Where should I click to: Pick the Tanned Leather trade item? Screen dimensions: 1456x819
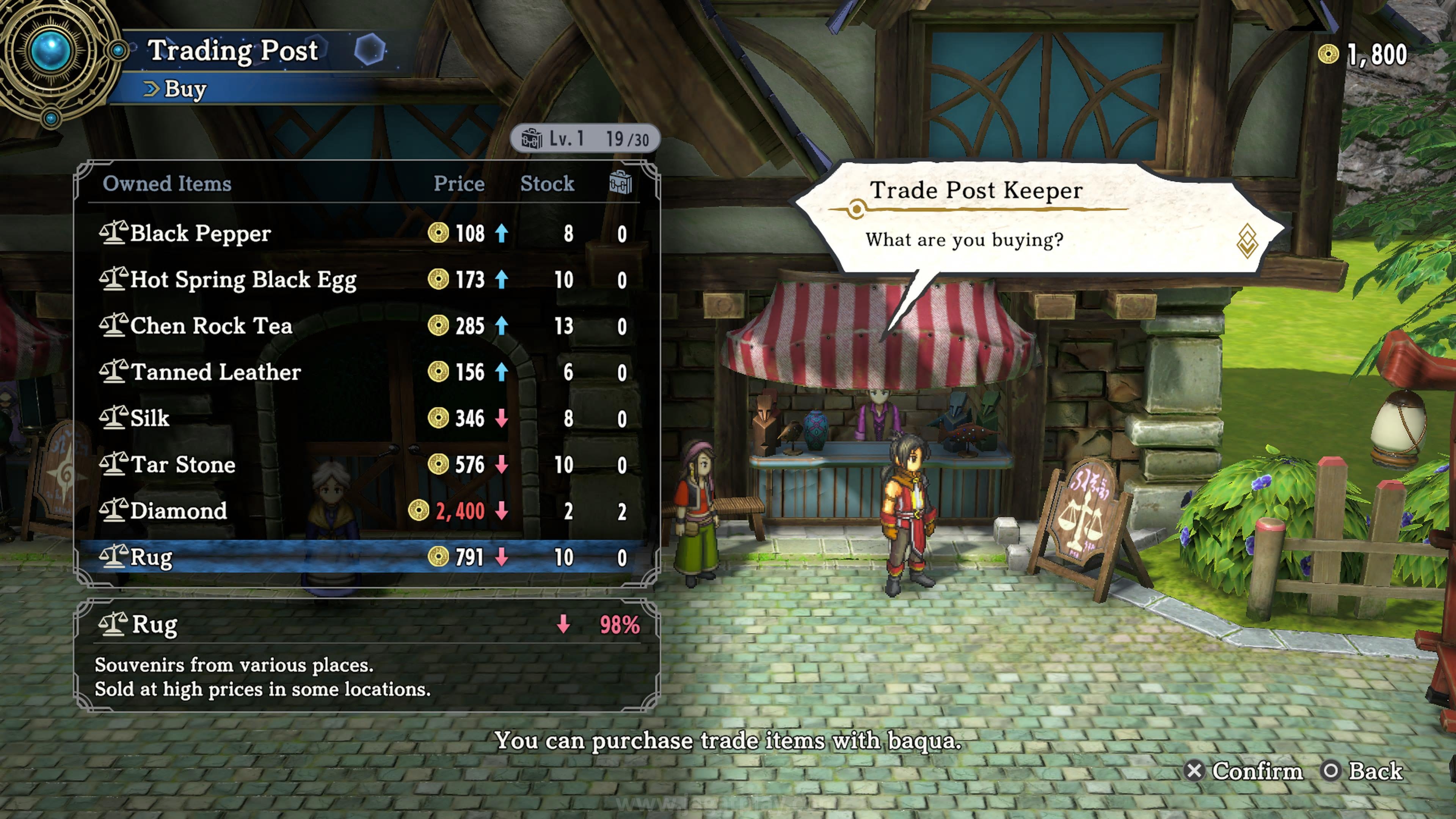pos(362,372)
